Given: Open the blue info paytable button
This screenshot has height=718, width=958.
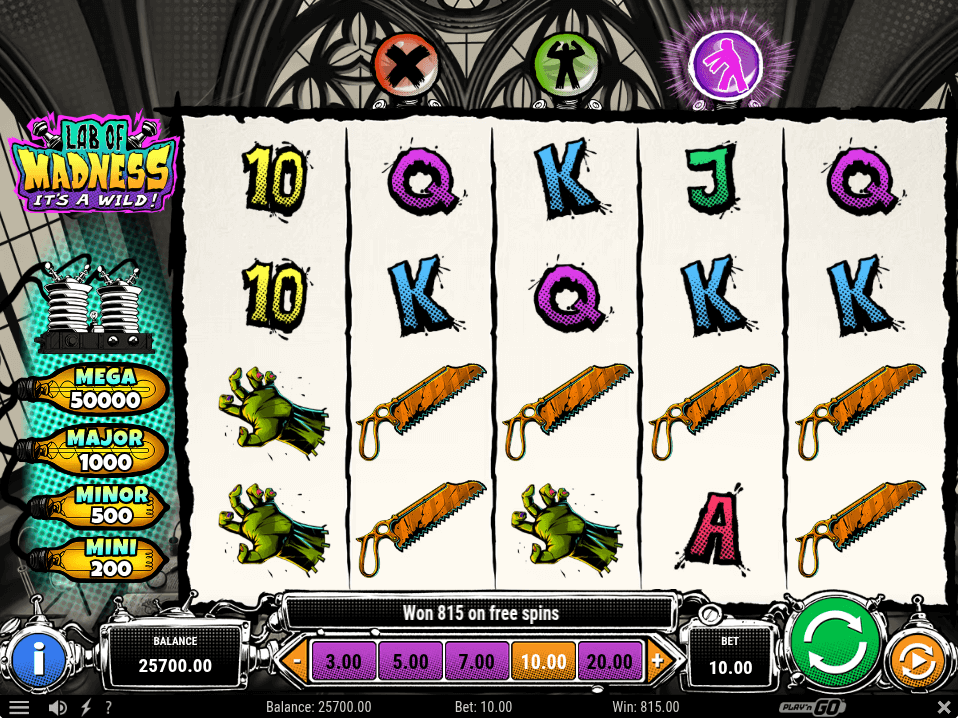Looking at the screenshot, I should point(38,658).
